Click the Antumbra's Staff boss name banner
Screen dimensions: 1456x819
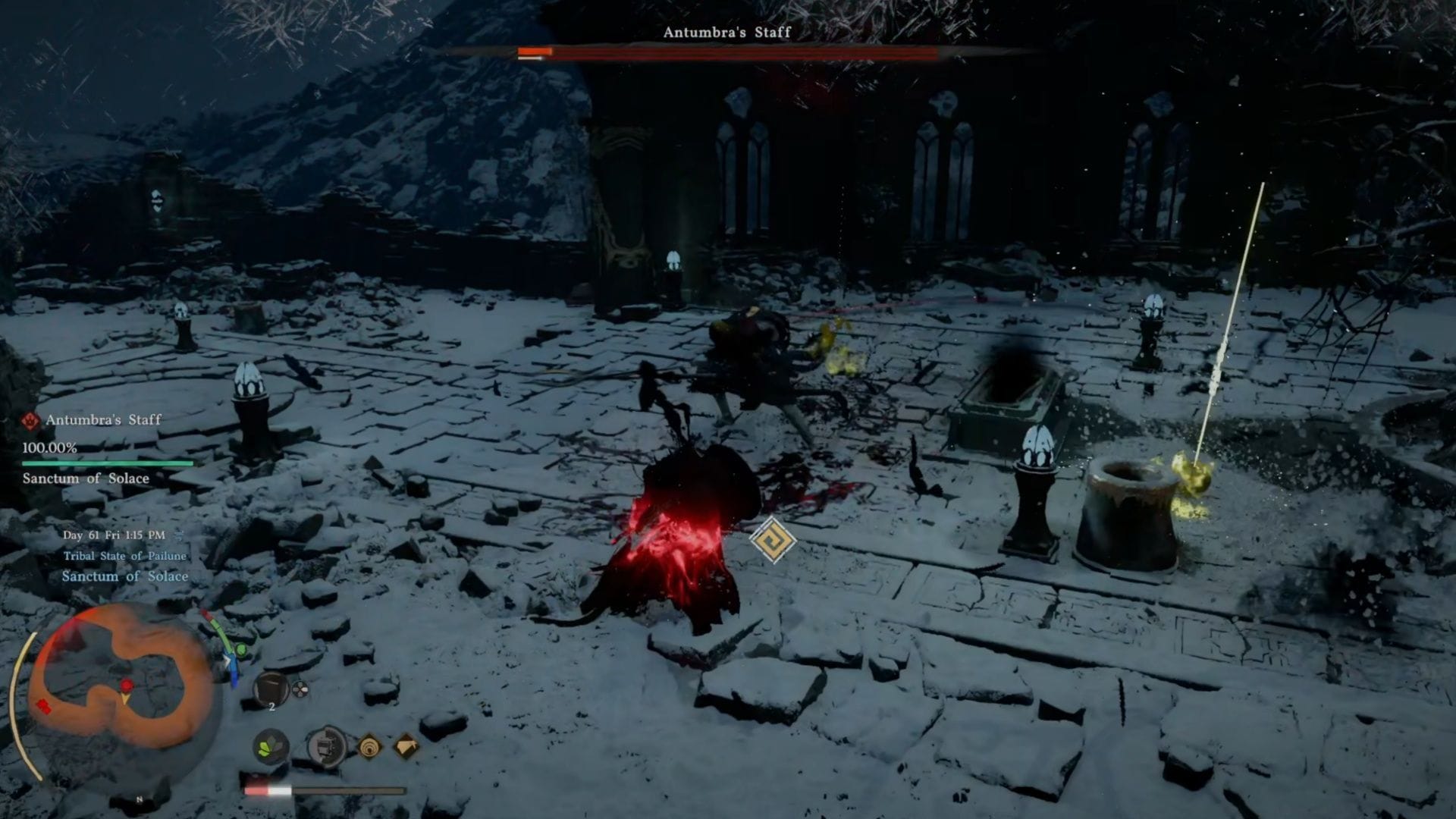pyautogui.click(x=726, y=33)
